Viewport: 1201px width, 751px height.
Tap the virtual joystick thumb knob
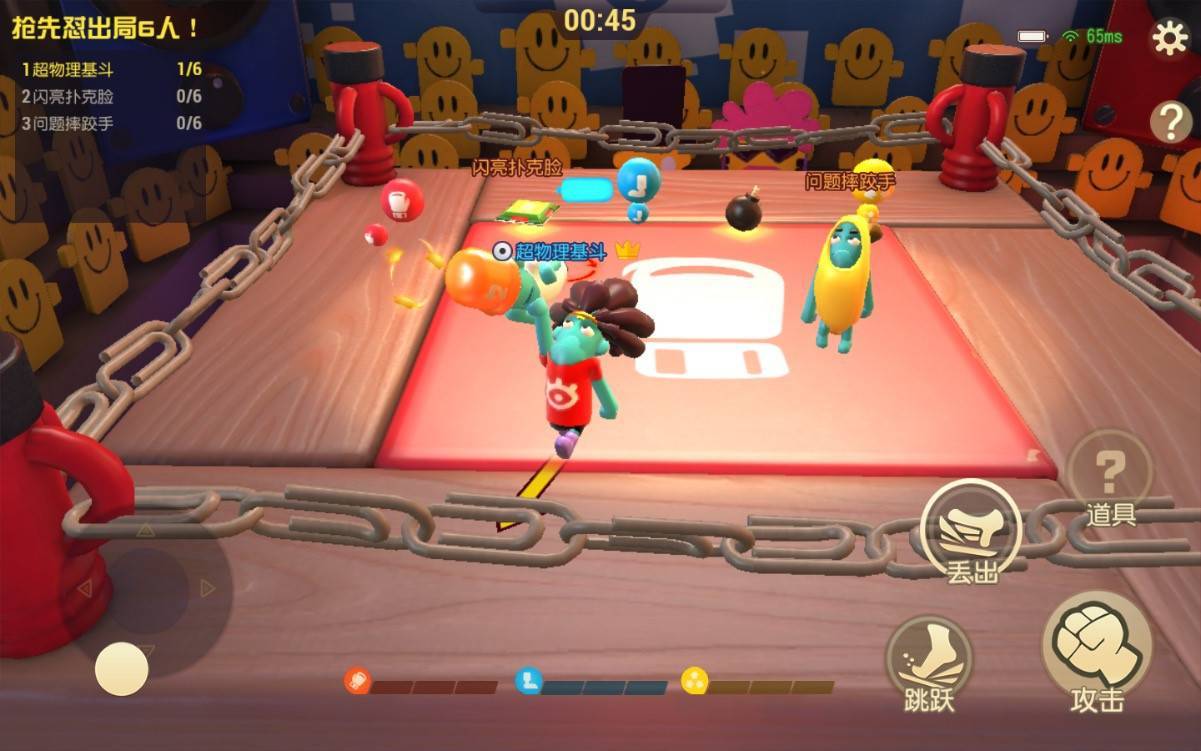122,669
